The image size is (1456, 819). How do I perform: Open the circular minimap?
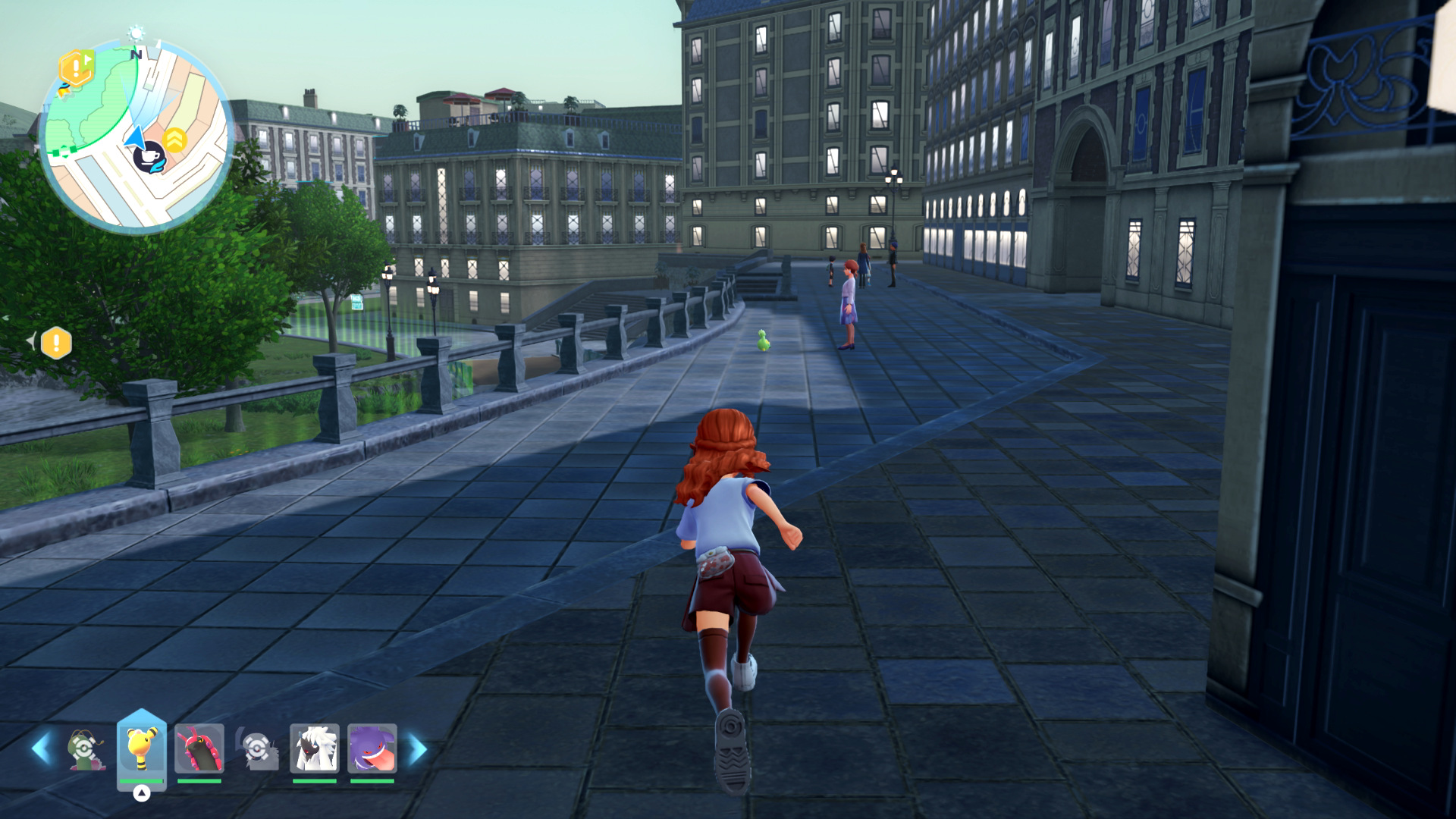136,136
